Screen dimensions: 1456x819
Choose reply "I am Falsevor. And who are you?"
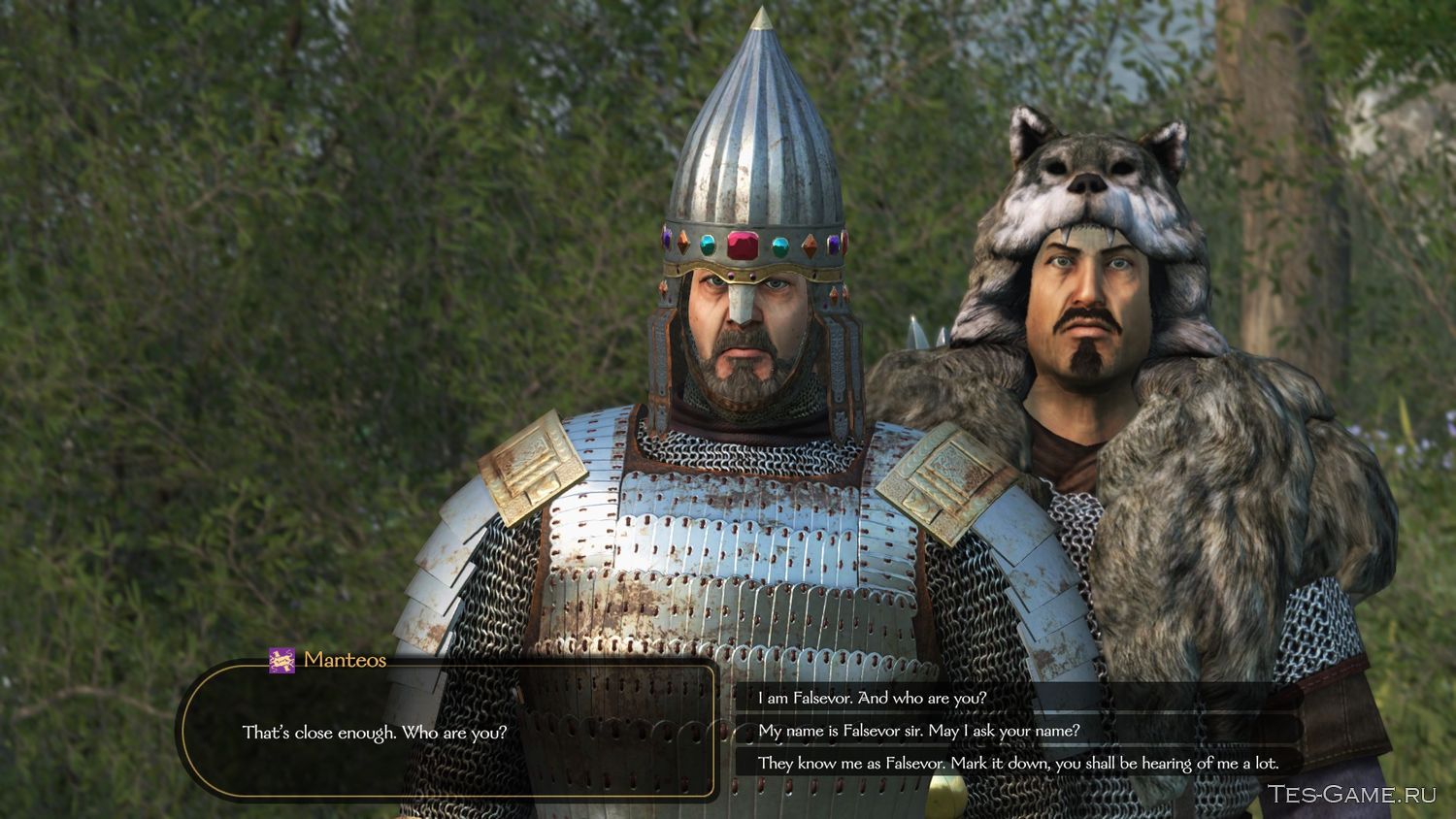(x=872, y=698)
